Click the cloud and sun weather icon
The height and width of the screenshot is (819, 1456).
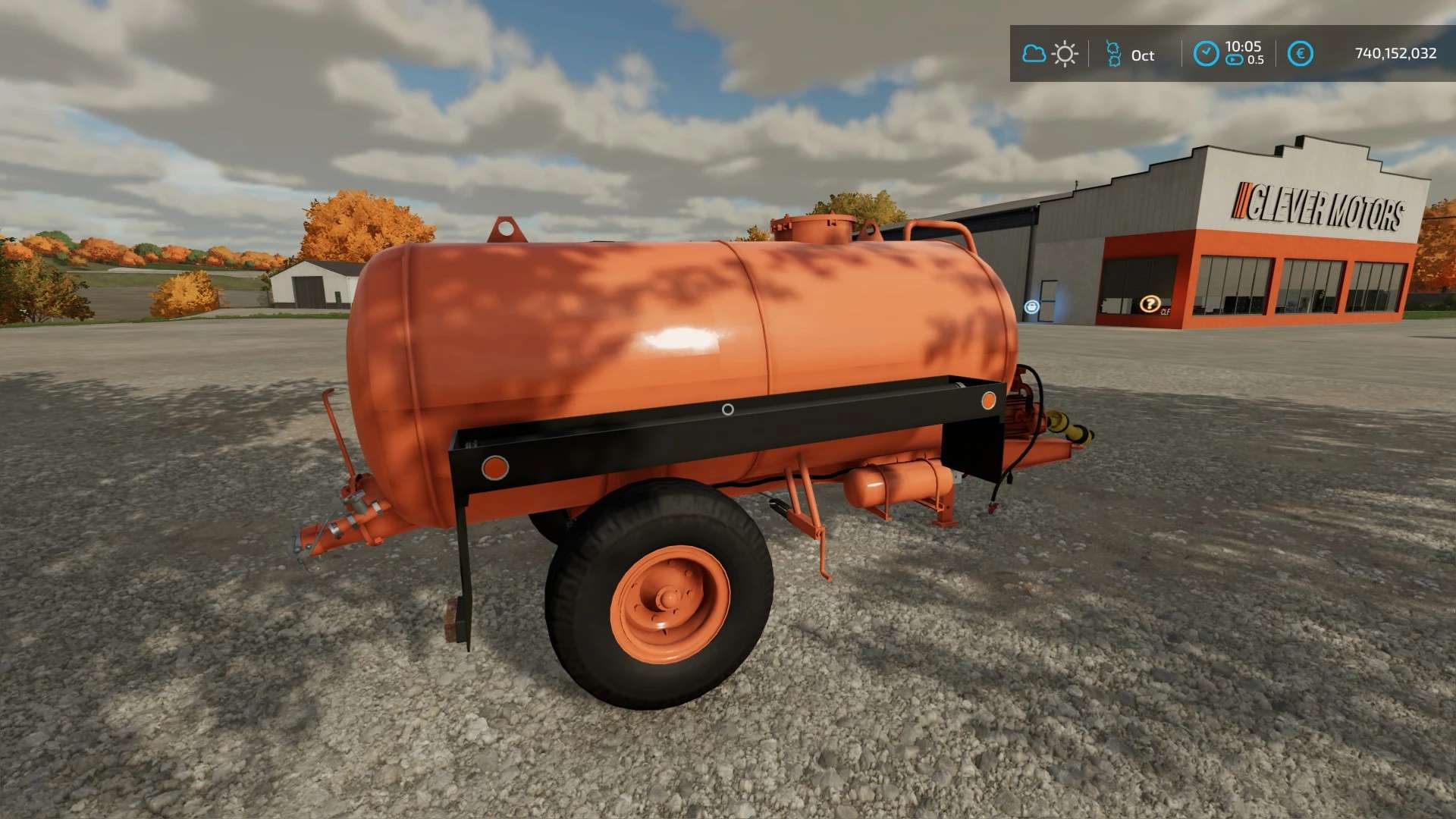tap(1050, 54)
